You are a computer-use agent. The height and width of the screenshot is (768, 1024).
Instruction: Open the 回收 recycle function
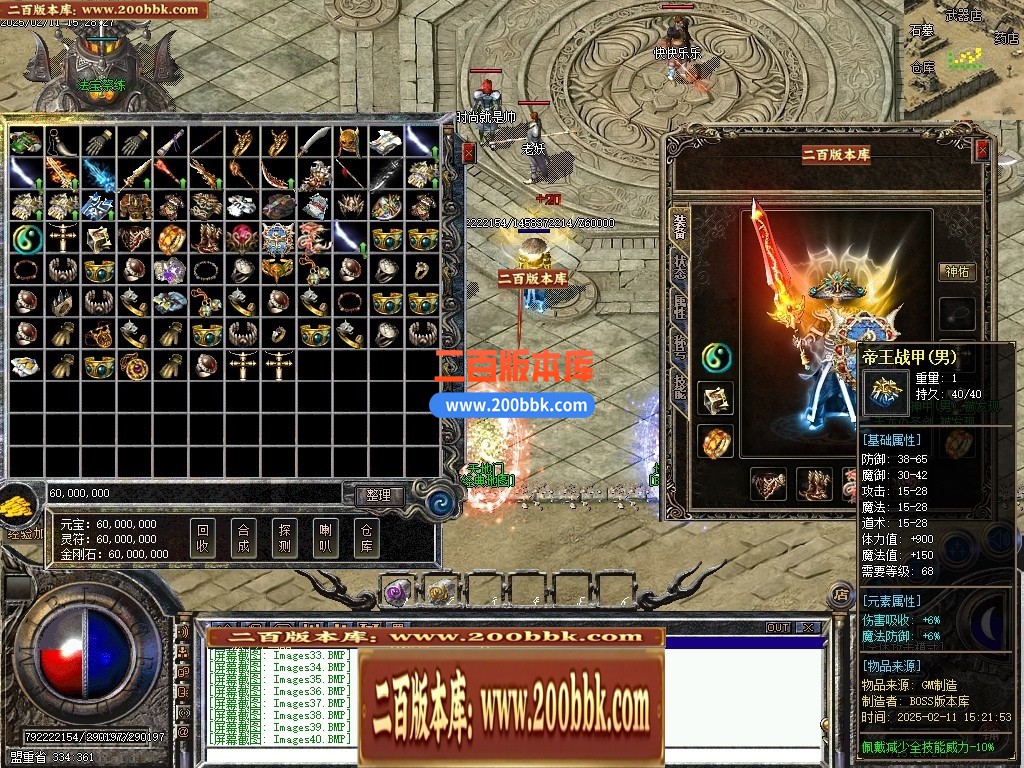point(203,539)
